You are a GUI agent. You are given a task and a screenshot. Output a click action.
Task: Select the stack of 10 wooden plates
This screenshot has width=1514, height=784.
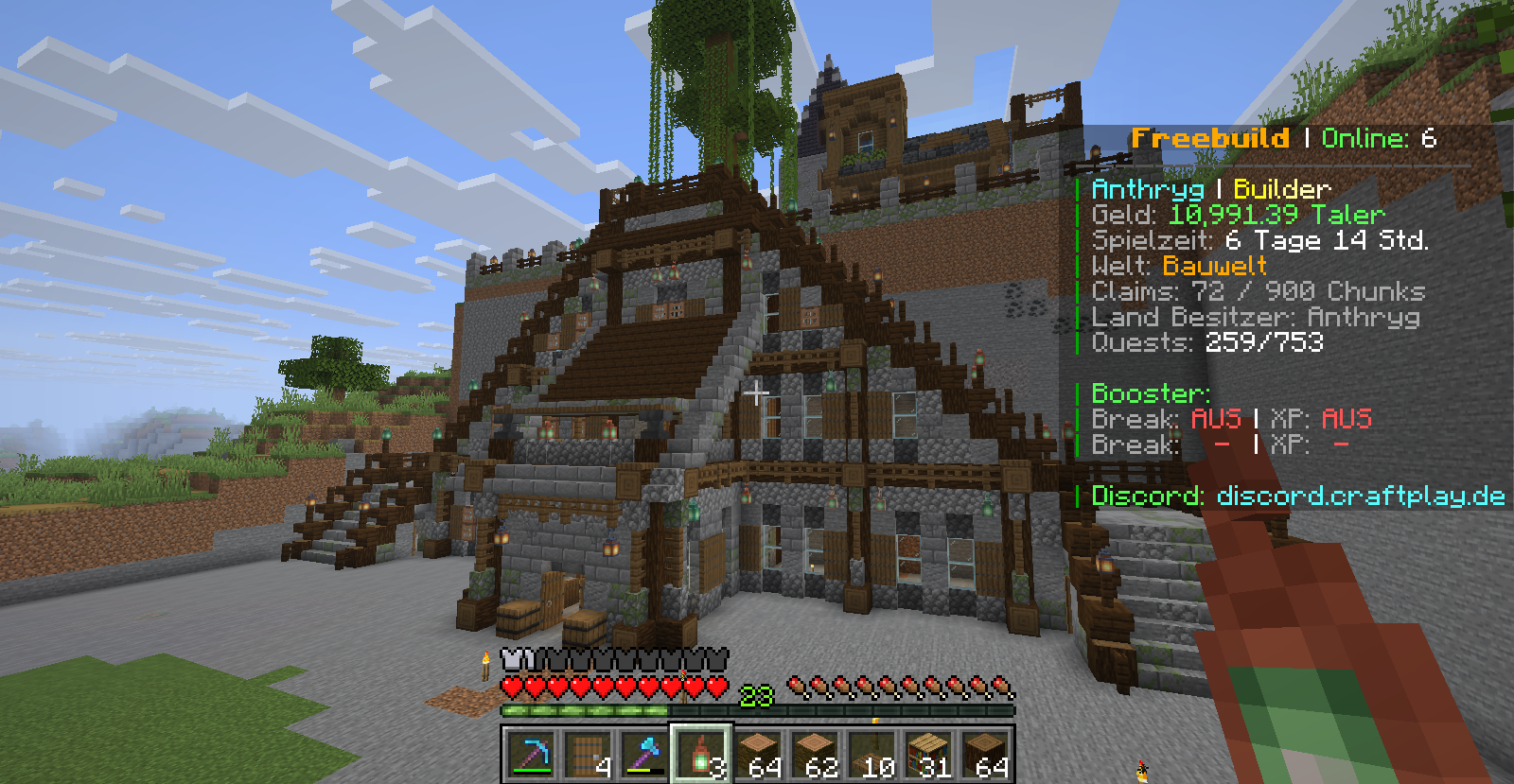[871, 755]
